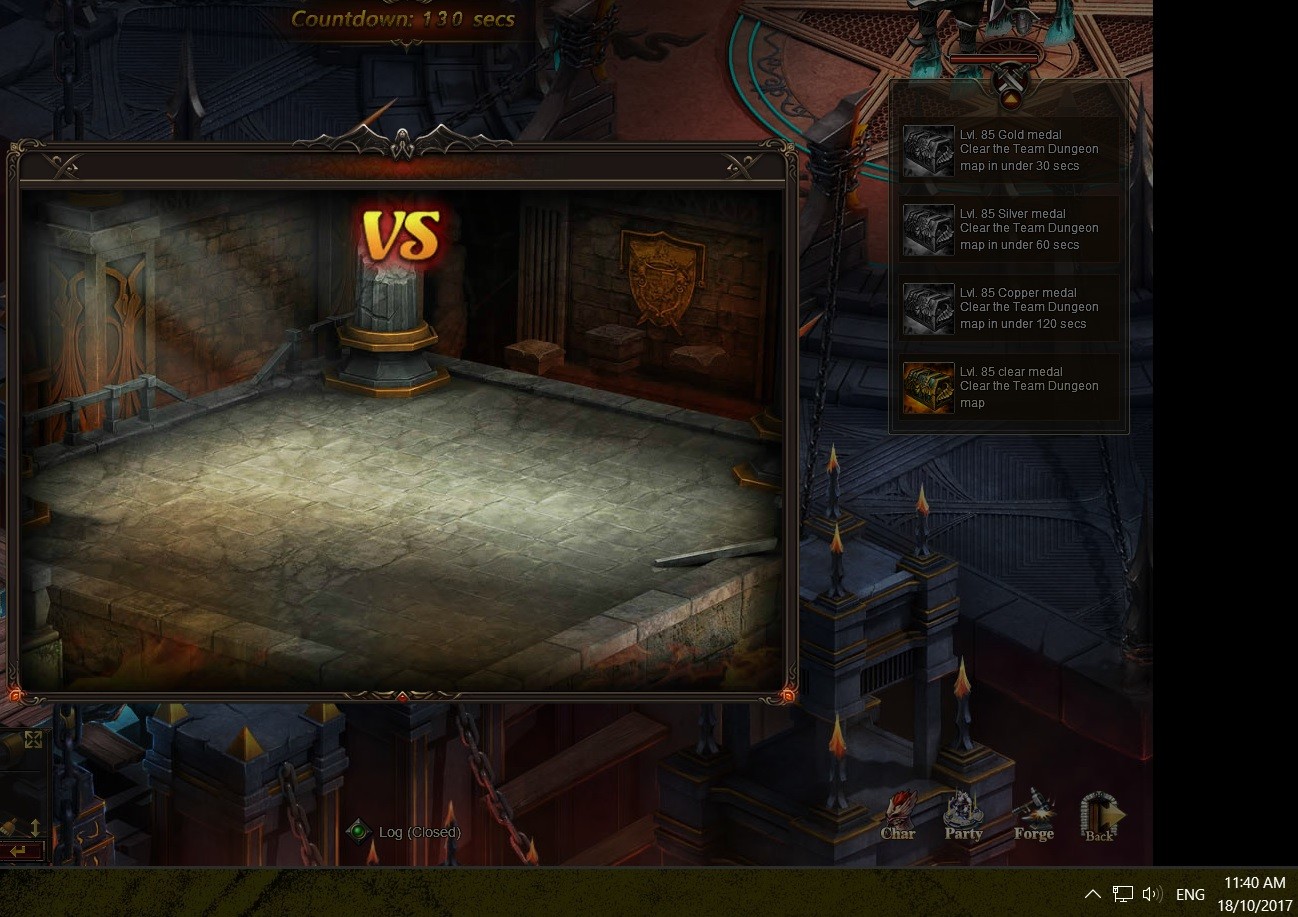The height and width of the screenshot is (917, 1298).
Task: Click the Back button
Action: (1101, 816)
